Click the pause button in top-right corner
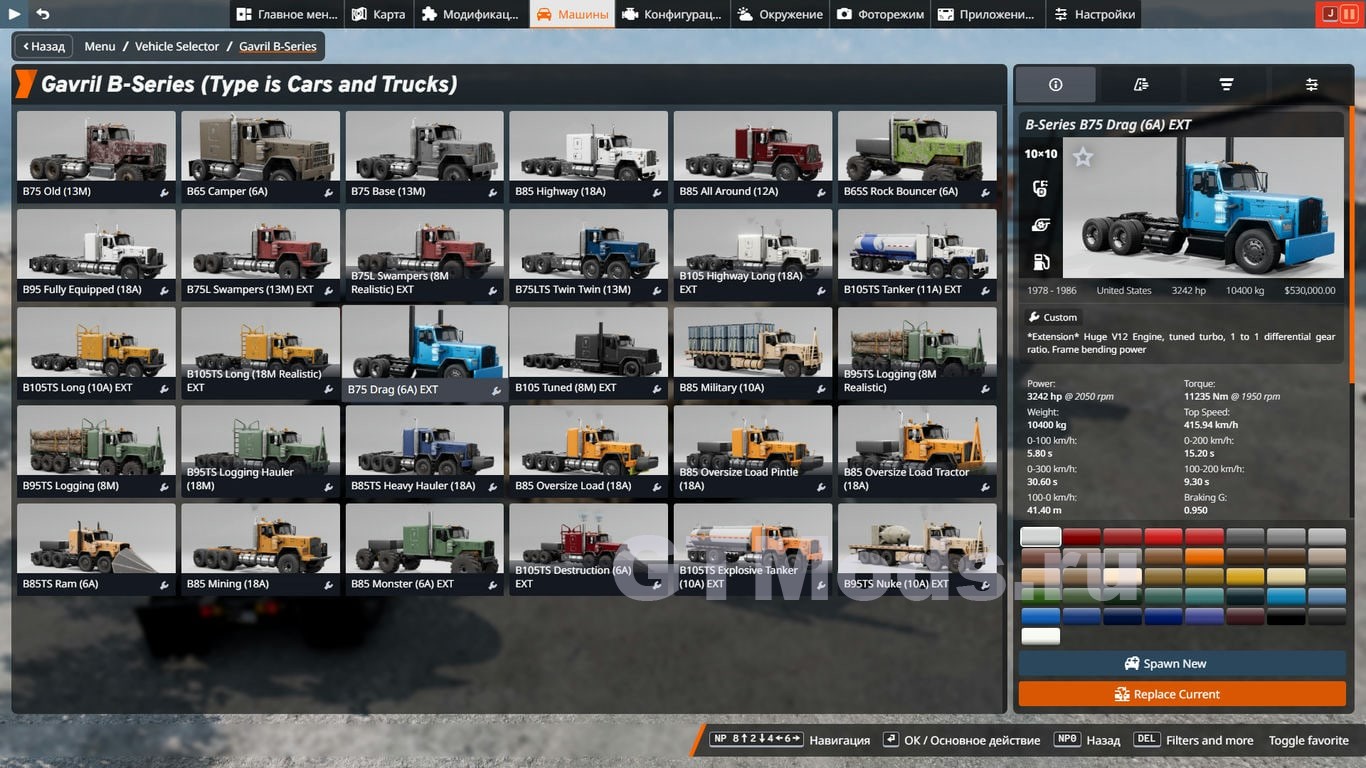 (1349, 14)
